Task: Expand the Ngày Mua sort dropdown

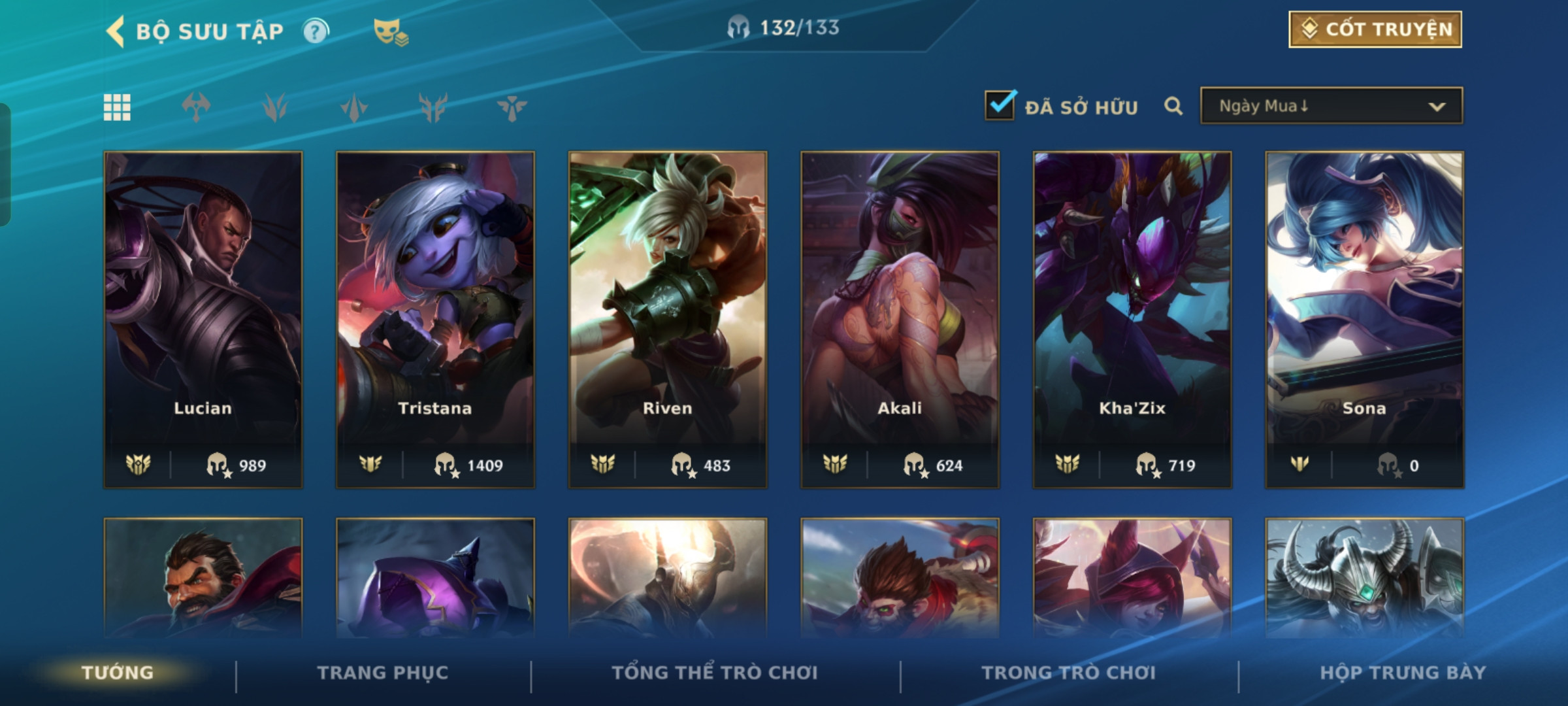Action: pos(1331,106)
